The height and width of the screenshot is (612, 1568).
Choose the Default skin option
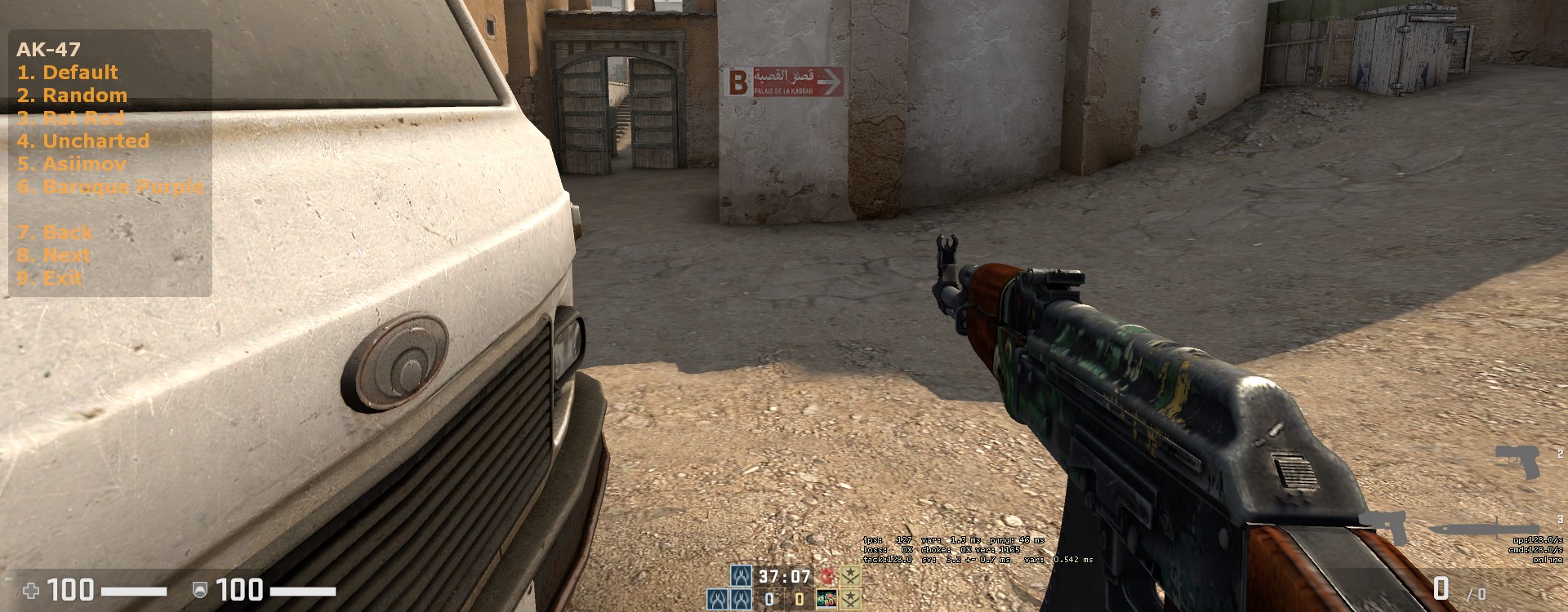pyautogui.click(x=67, y=72)
